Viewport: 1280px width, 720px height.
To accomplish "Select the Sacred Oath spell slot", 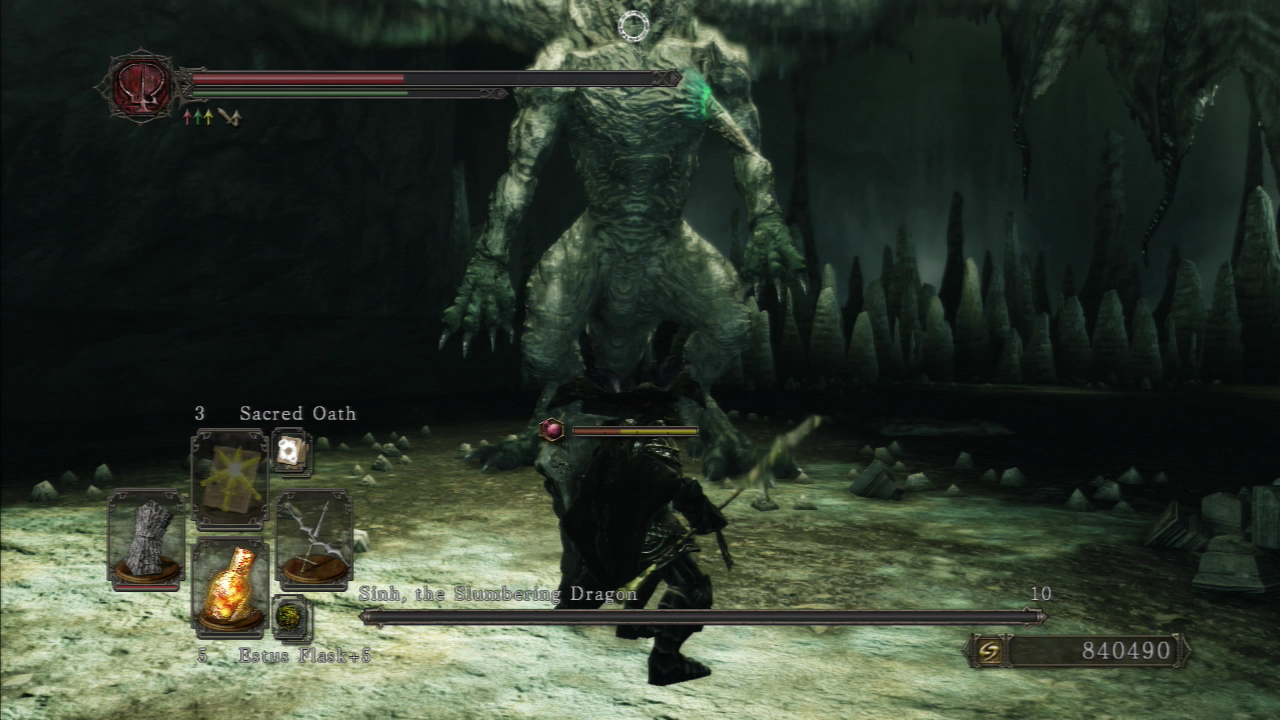I will (230, 478).
